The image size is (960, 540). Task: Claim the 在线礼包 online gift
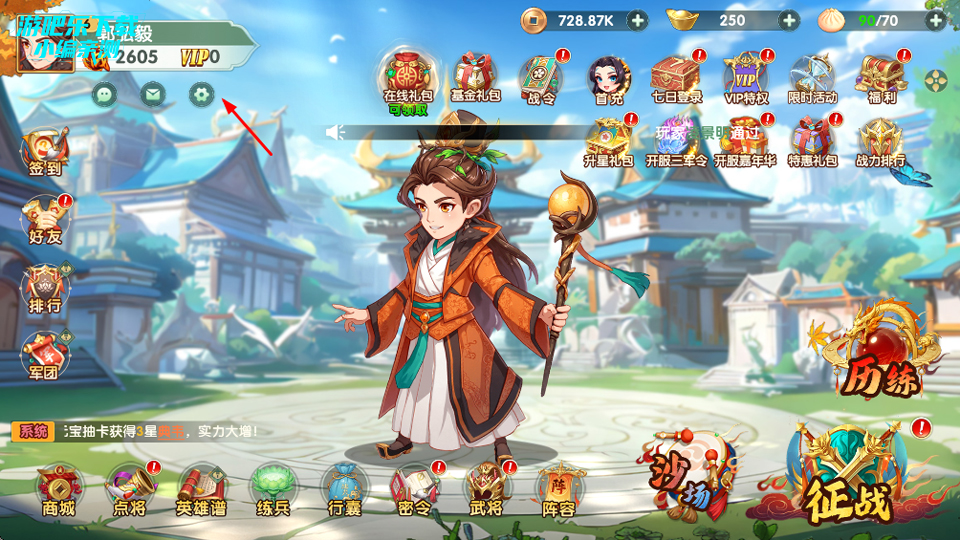pos(407,76)
